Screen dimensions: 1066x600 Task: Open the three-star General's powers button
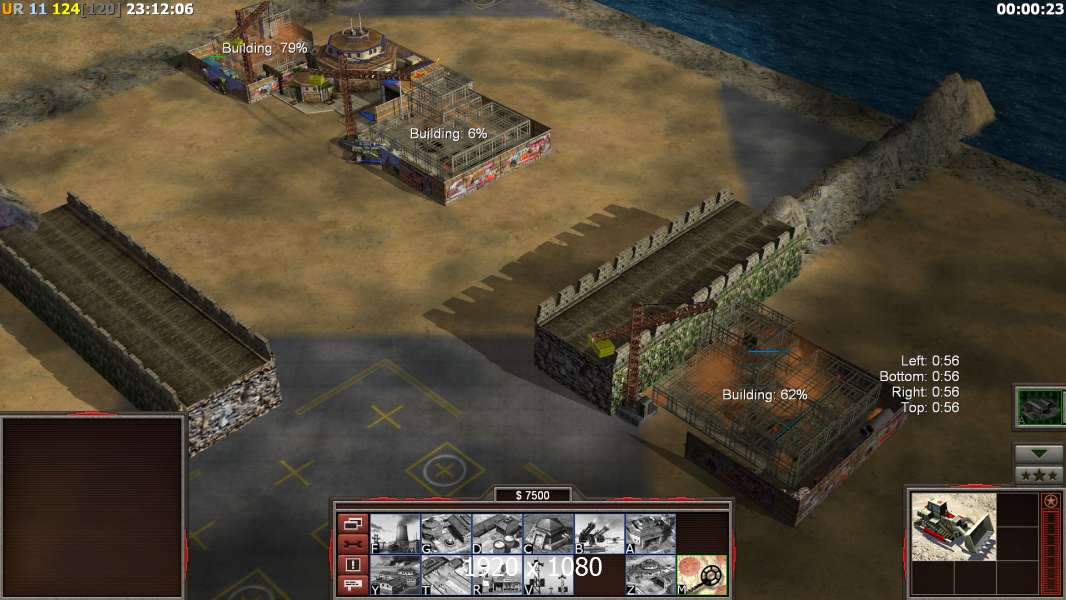click(1039, 475)
